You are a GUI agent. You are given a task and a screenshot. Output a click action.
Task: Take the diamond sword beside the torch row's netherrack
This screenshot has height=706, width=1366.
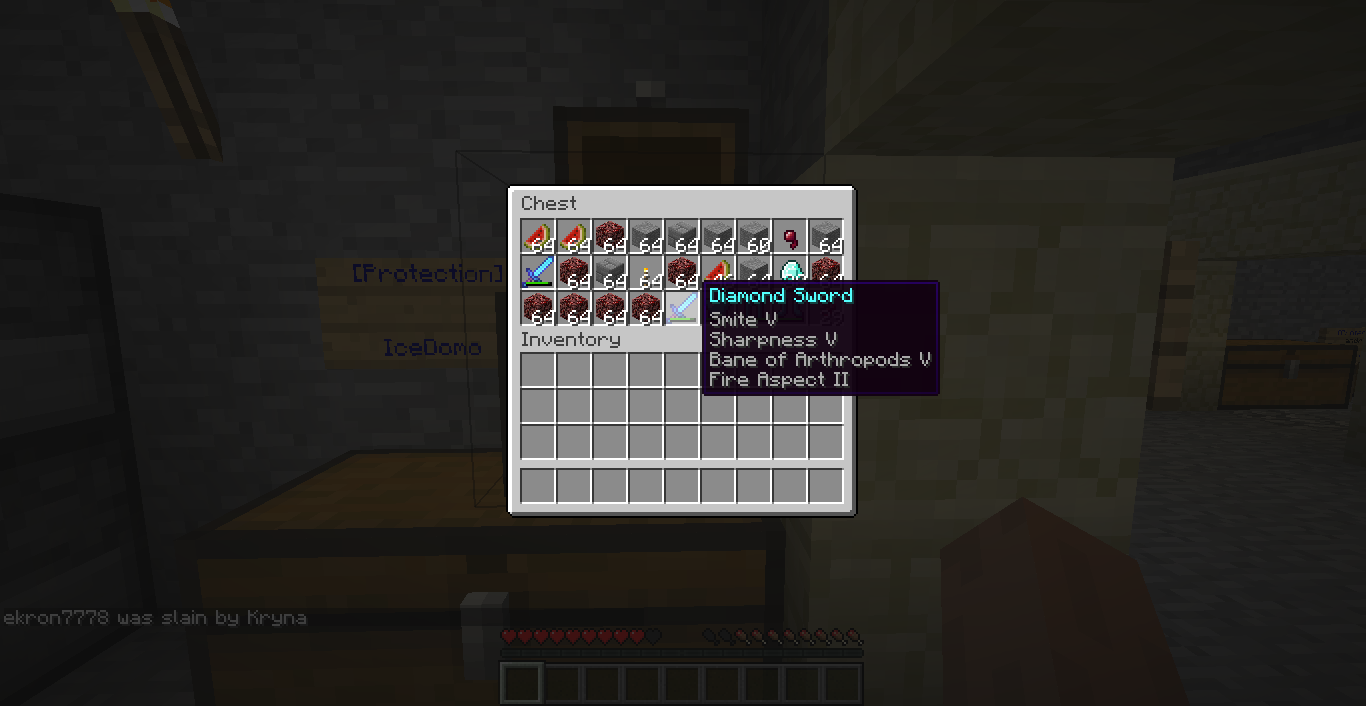coord(538,272)
